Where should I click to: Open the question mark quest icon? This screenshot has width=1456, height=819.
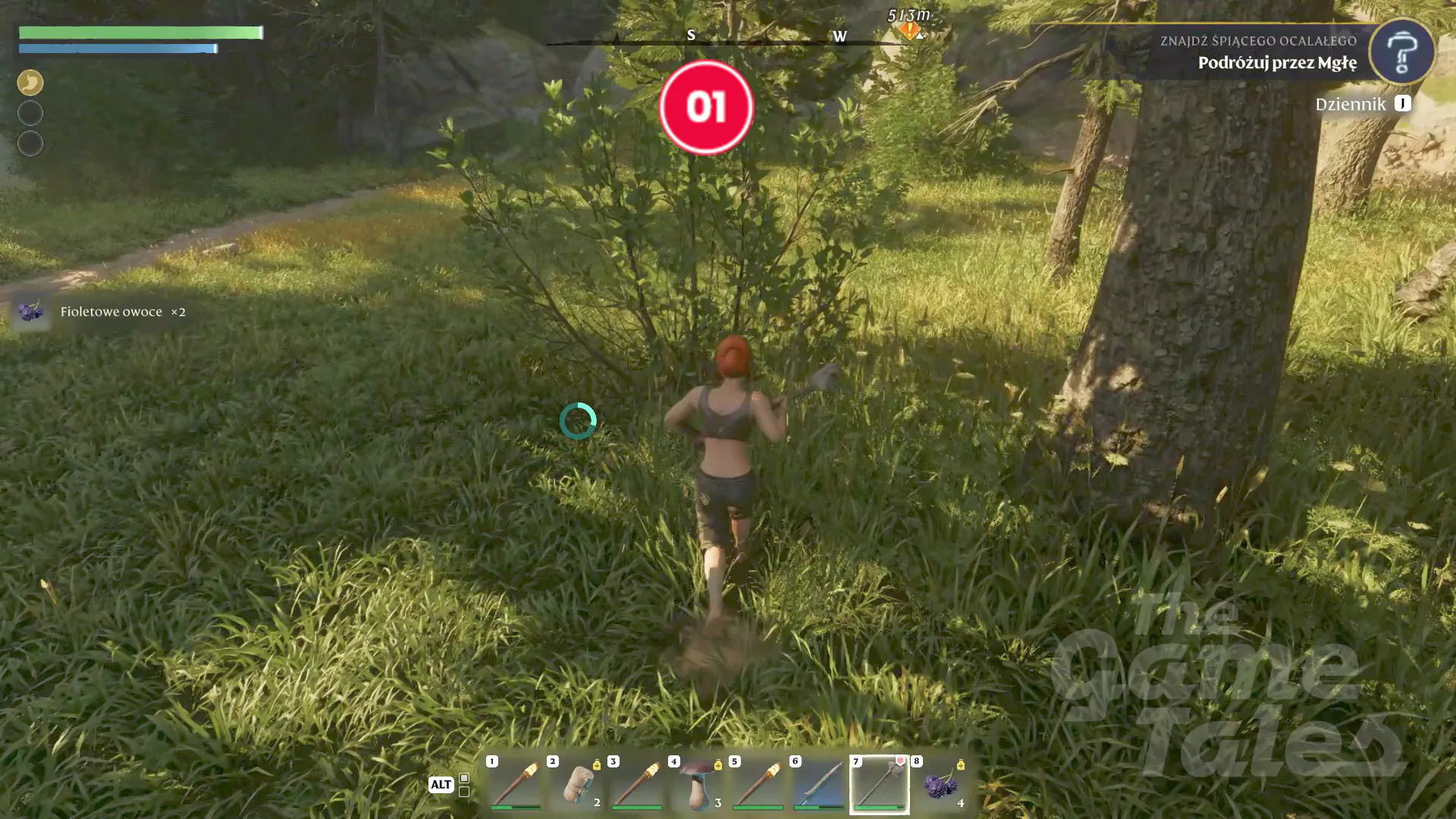pyautogui.click(x=1401, y=52)
